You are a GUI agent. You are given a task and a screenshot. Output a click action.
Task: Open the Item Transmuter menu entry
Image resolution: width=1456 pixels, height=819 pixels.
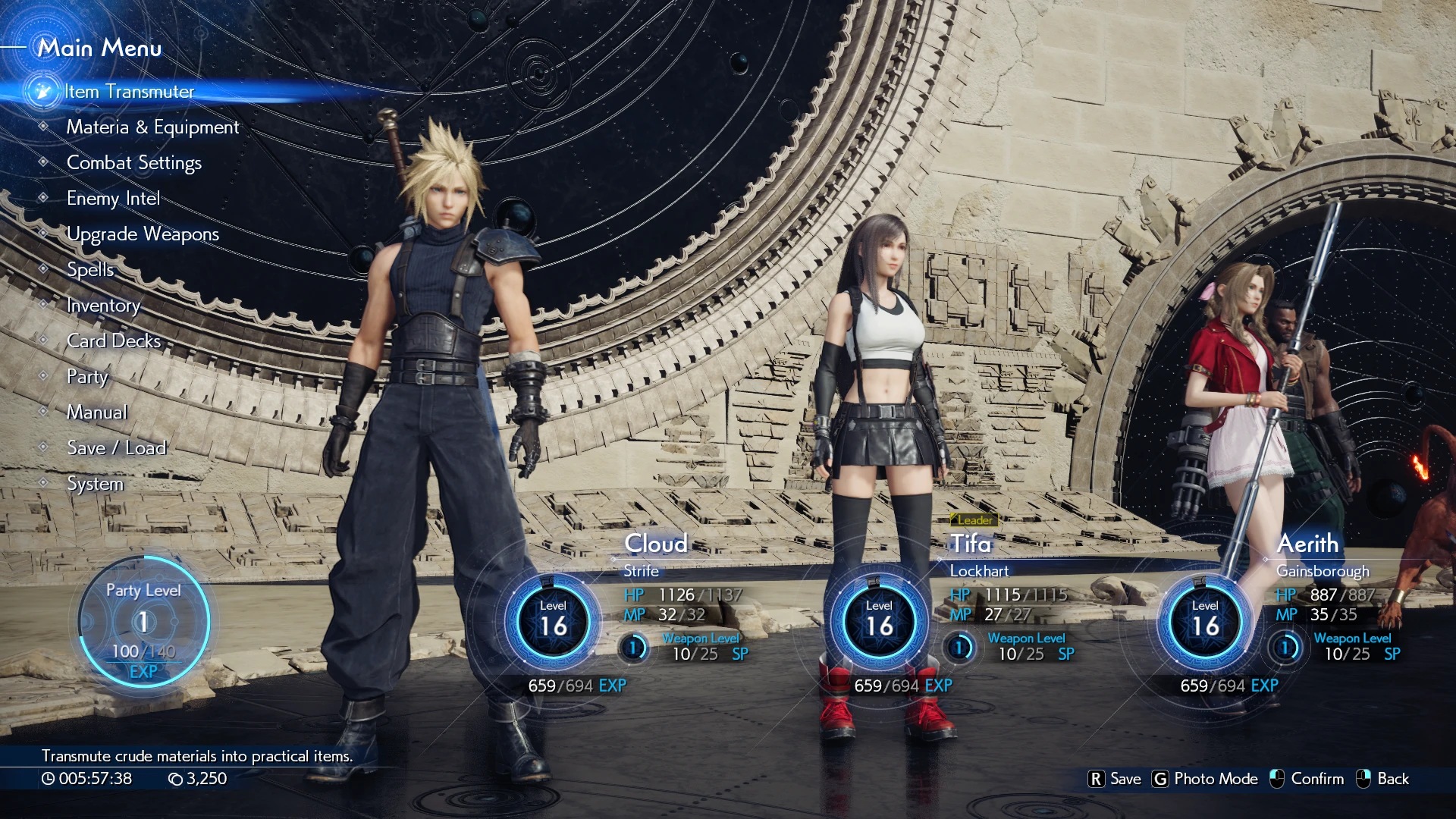[x=129, y=92]
